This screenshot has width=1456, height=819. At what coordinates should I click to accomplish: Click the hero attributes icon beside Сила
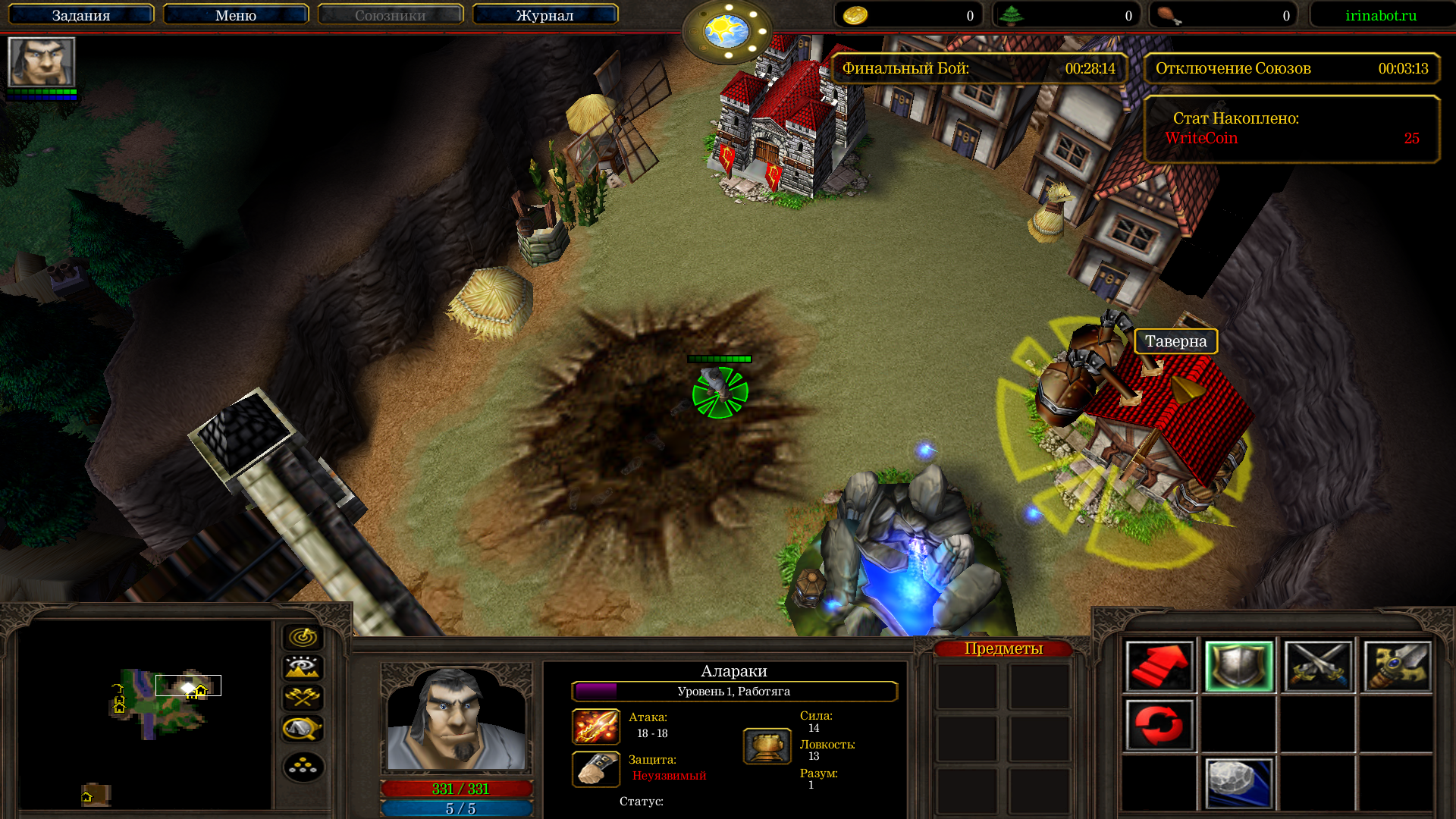tap(767, 746)
